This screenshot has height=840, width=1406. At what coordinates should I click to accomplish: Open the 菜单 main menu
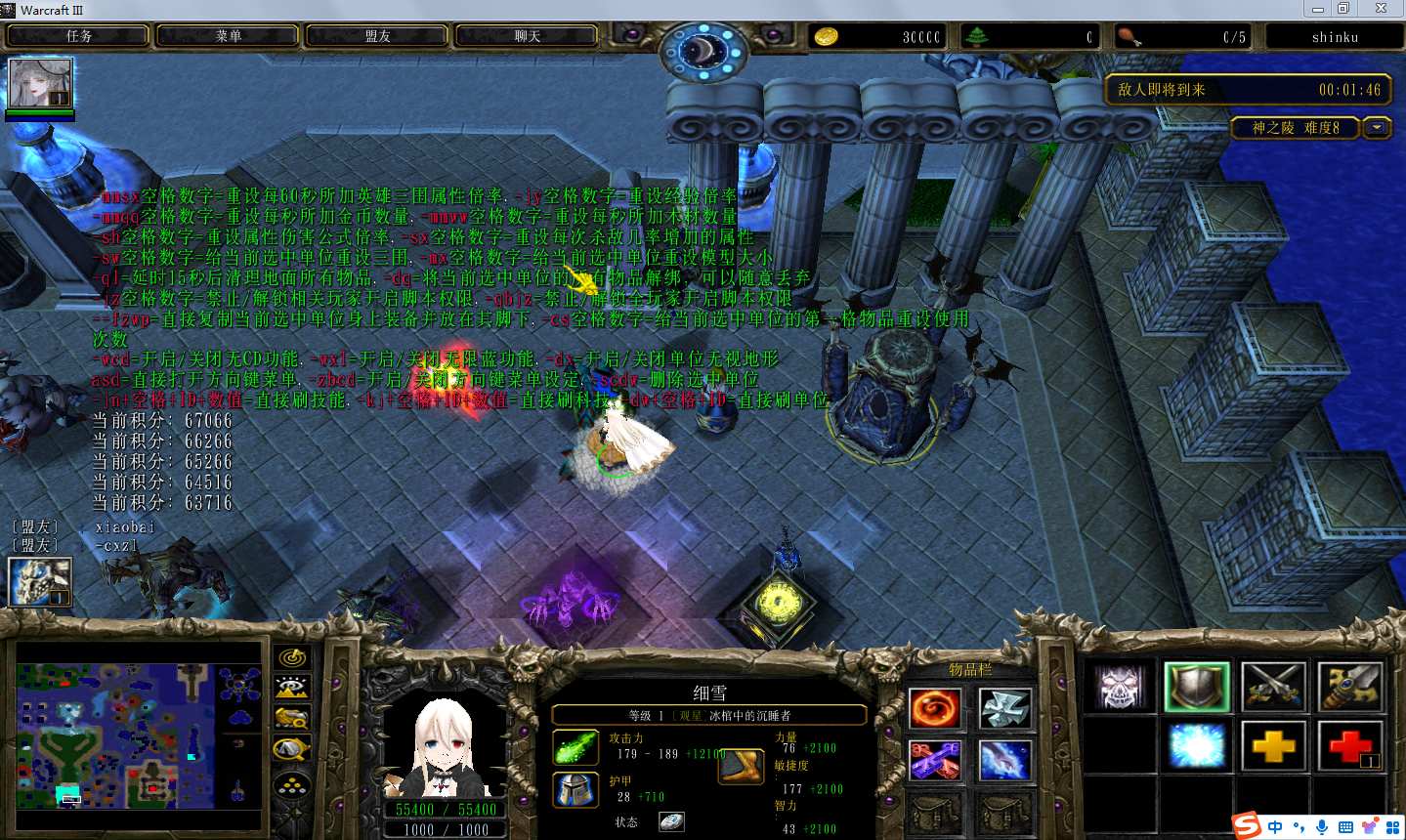point(229,36)
